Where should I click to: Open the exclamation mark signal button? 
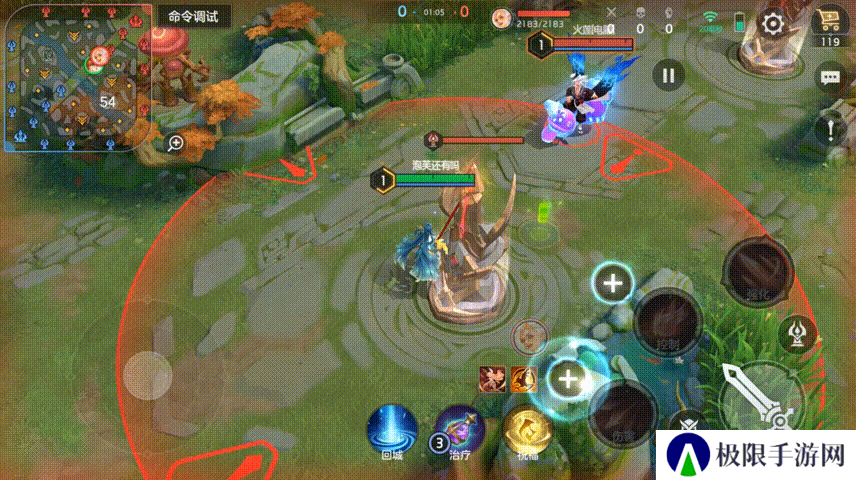pos(829,128)
